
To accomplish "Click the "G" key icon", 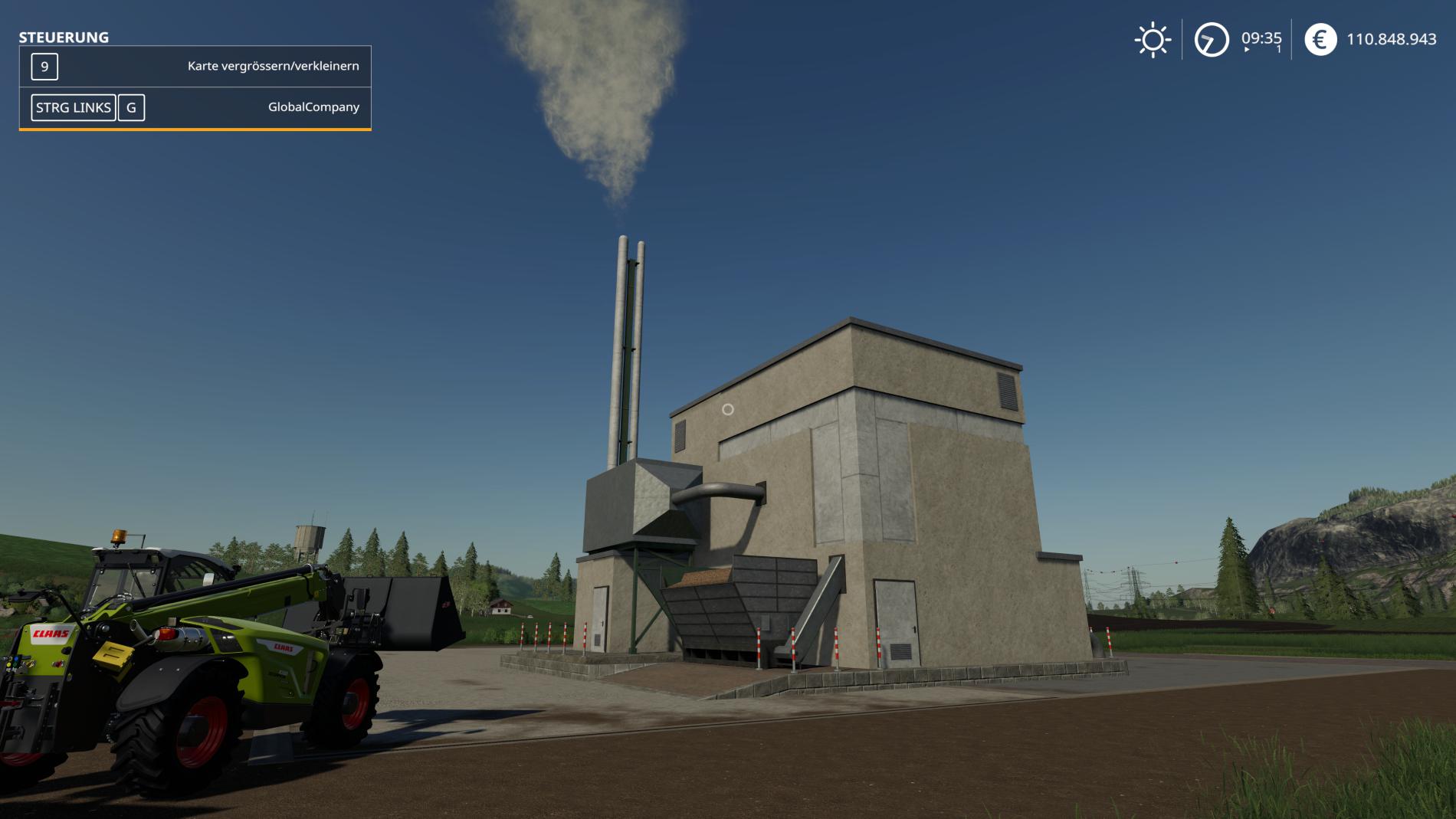I will 131,107.
